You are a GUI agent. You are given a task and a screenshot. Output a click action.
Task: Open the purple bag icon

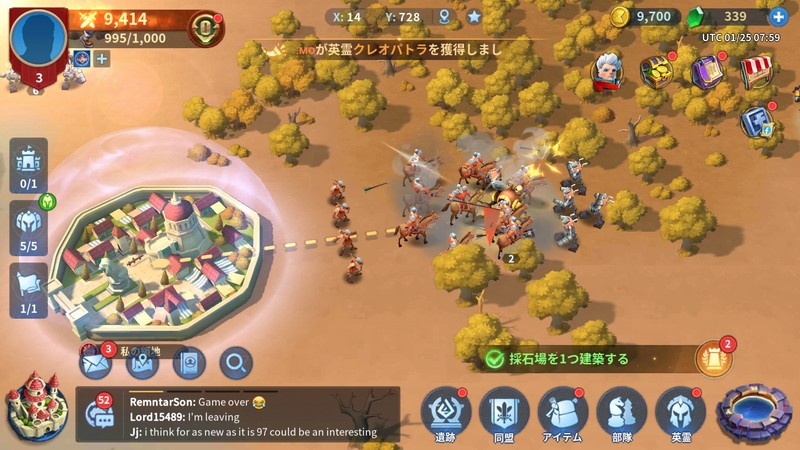click(707, 71)
